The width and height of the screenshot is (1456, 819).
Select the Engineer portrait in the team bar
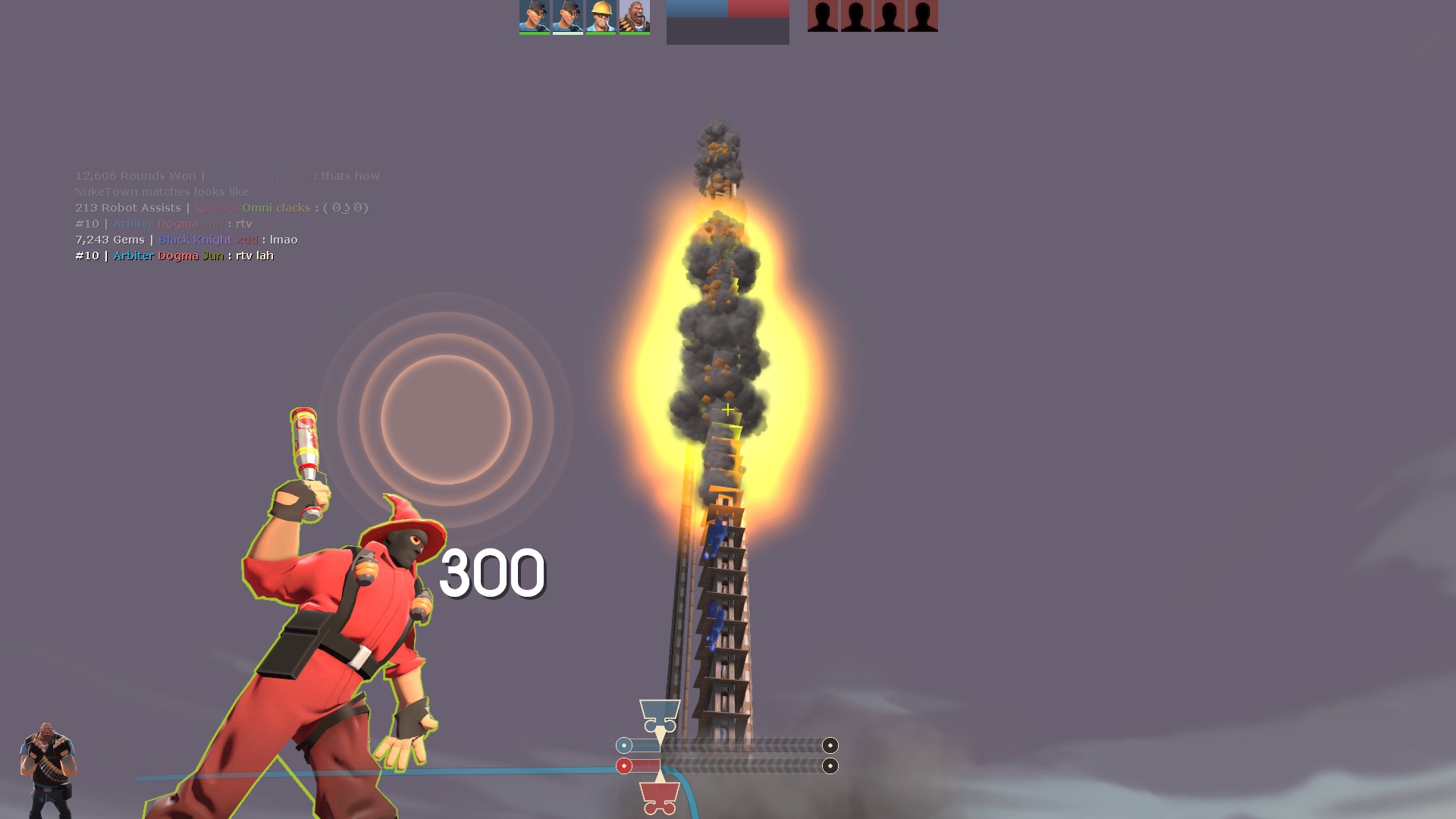coord(601,17)
